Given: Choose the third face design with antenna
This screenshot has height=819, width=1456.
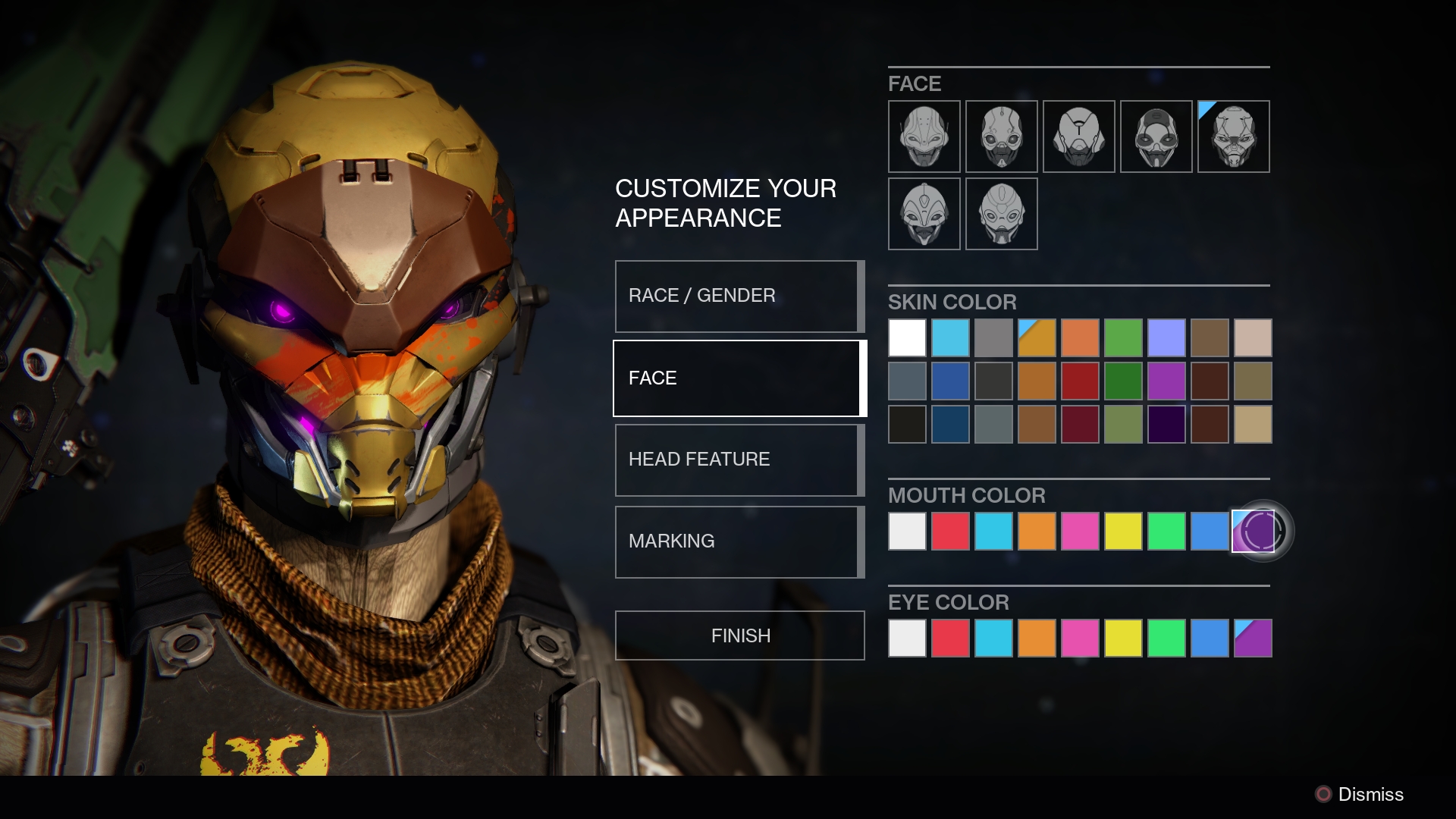Looking at the screenshot, I should [x=1078, y=136].
